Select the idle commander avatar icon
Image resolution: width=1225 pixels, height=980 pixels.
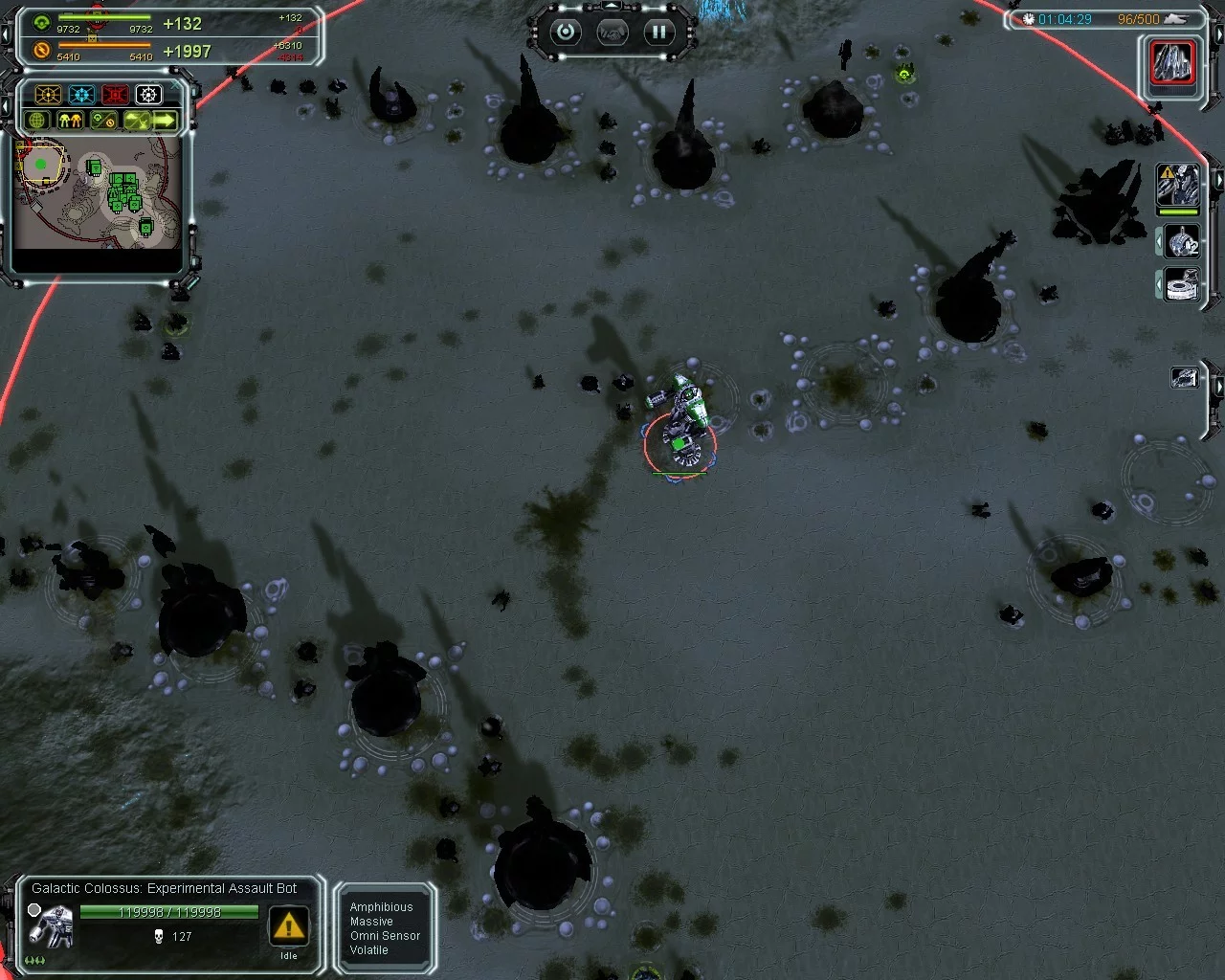click(1178, 184)
